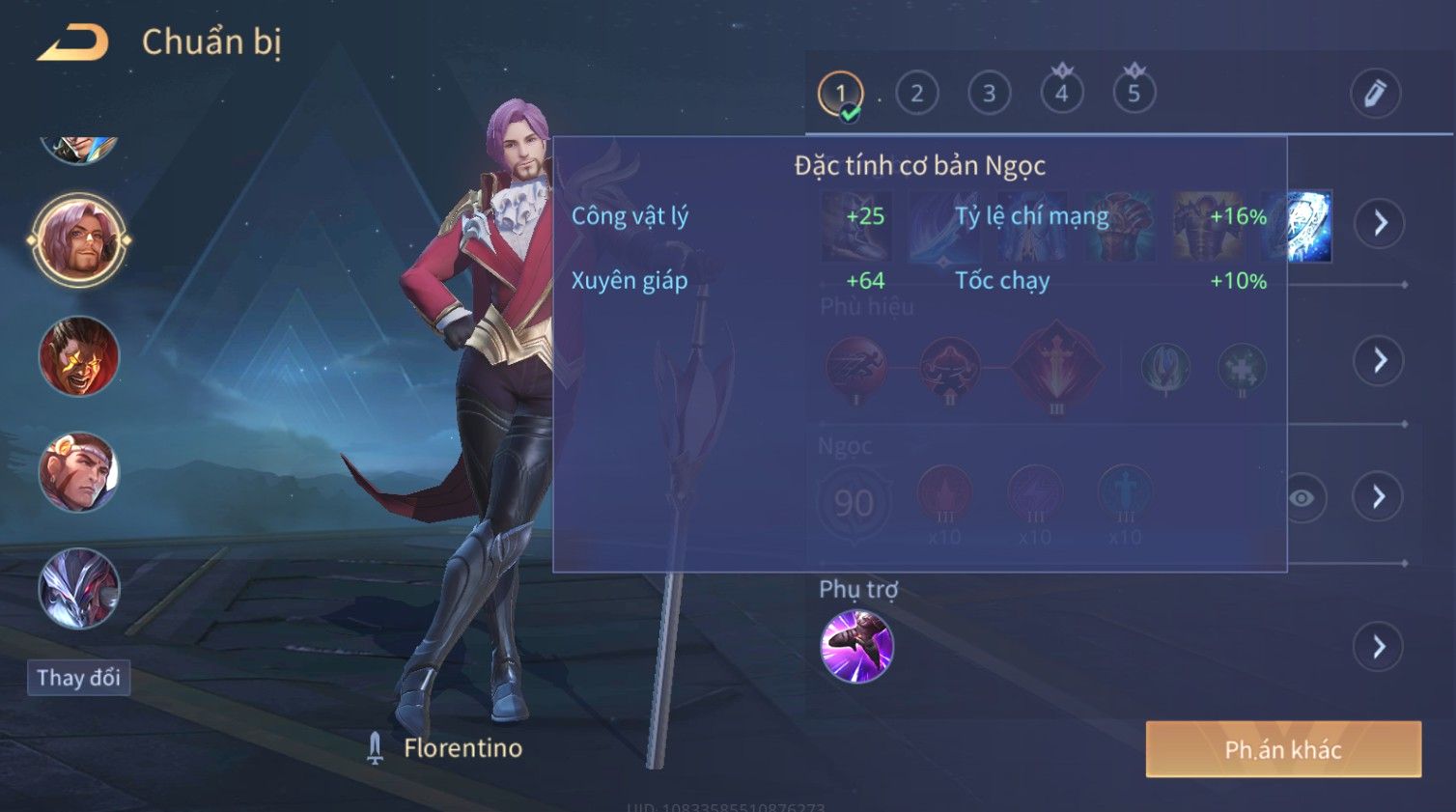Pick the silver armored hero portrait
Viewport: 1456px width, 812px height.
click(x=79, y=588)
